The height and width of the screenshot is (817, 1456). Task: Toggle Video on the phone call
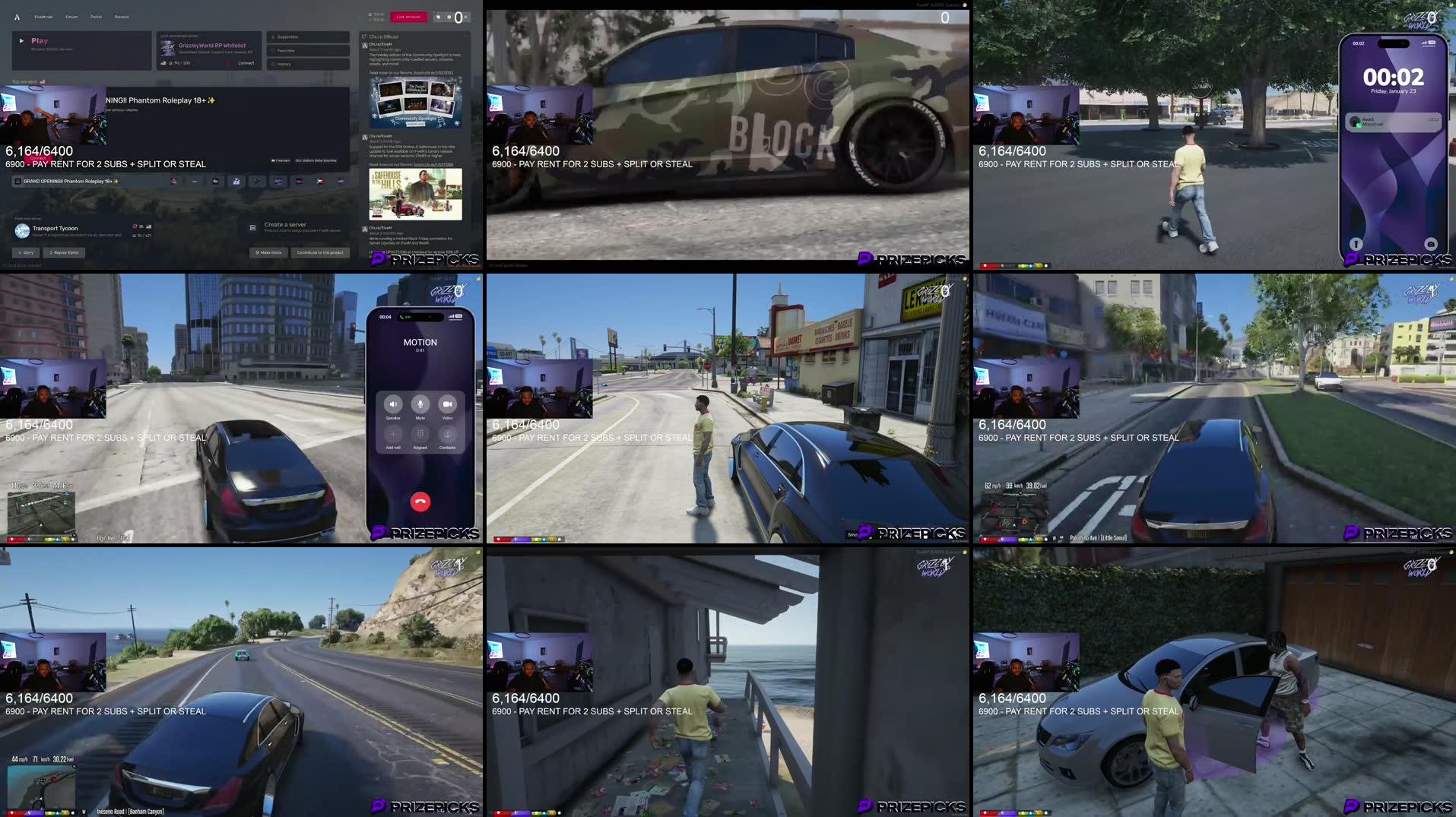pos(448,404)
